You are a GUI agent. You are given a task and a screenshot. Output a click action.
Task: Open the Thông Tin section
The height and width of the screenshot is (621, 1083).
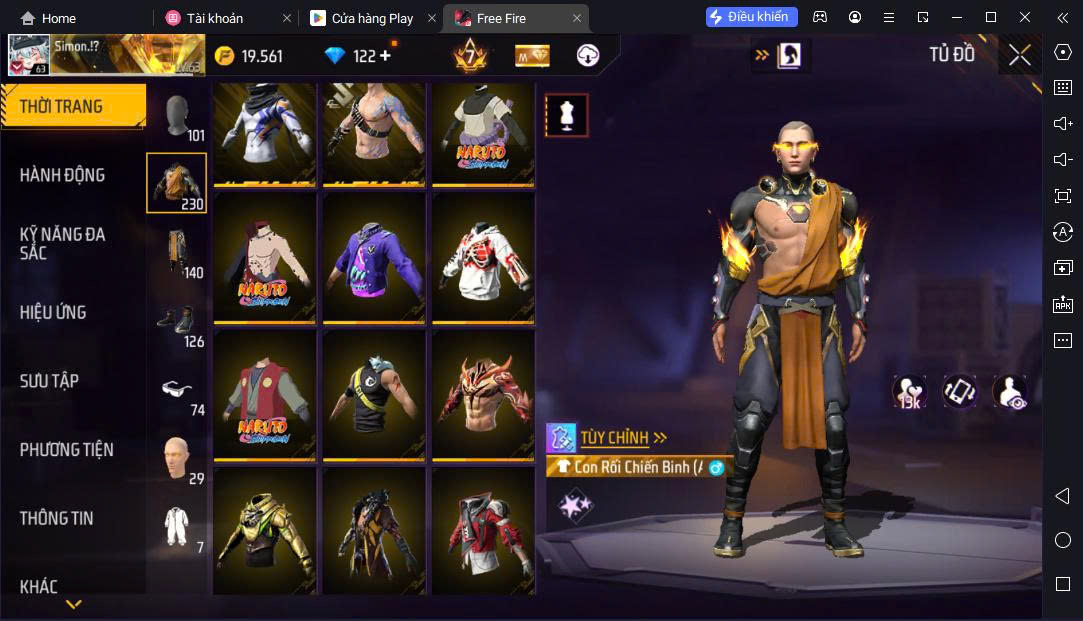56,518
